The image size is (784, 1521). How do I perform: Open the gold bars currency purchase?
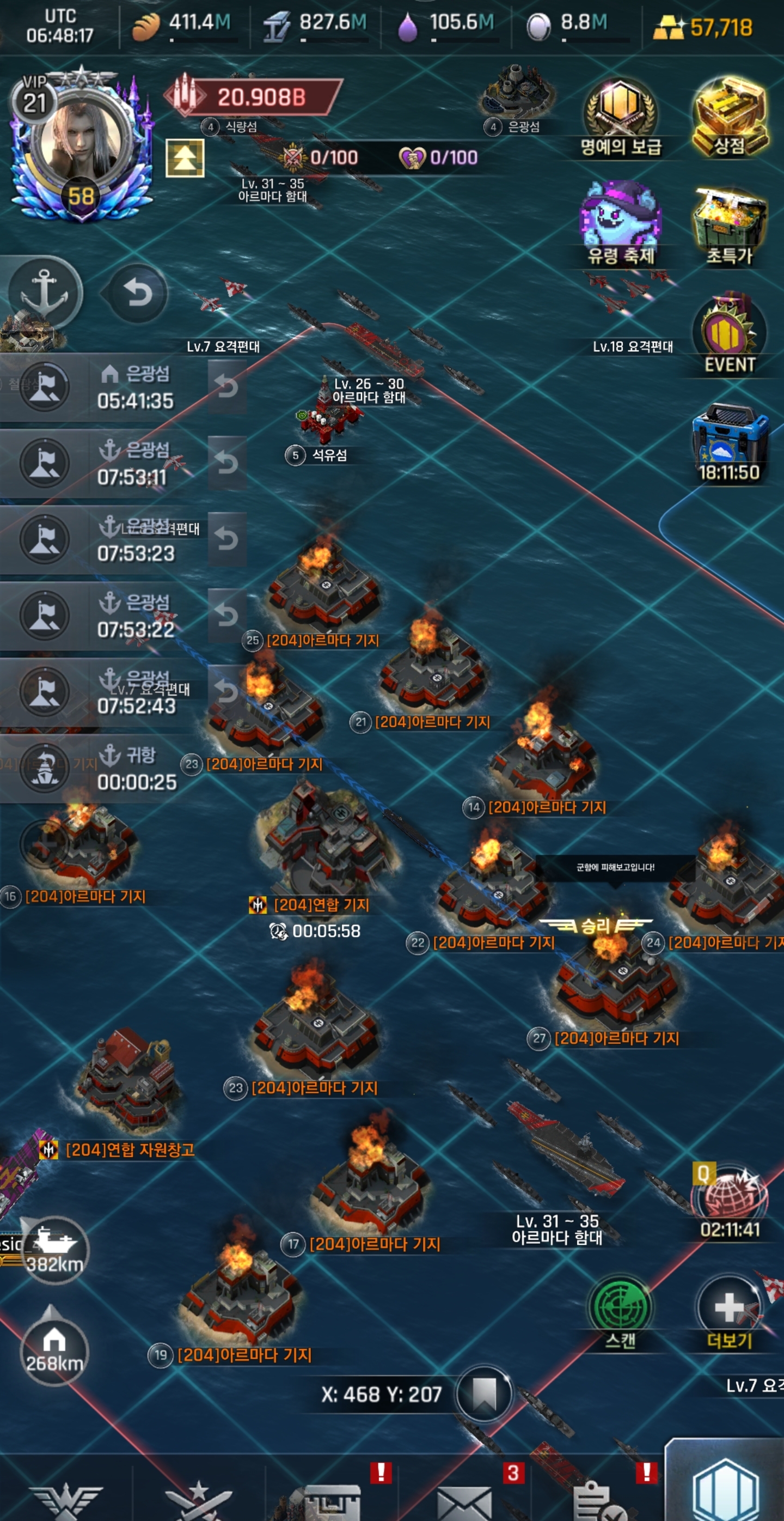[x=702, y=27]
